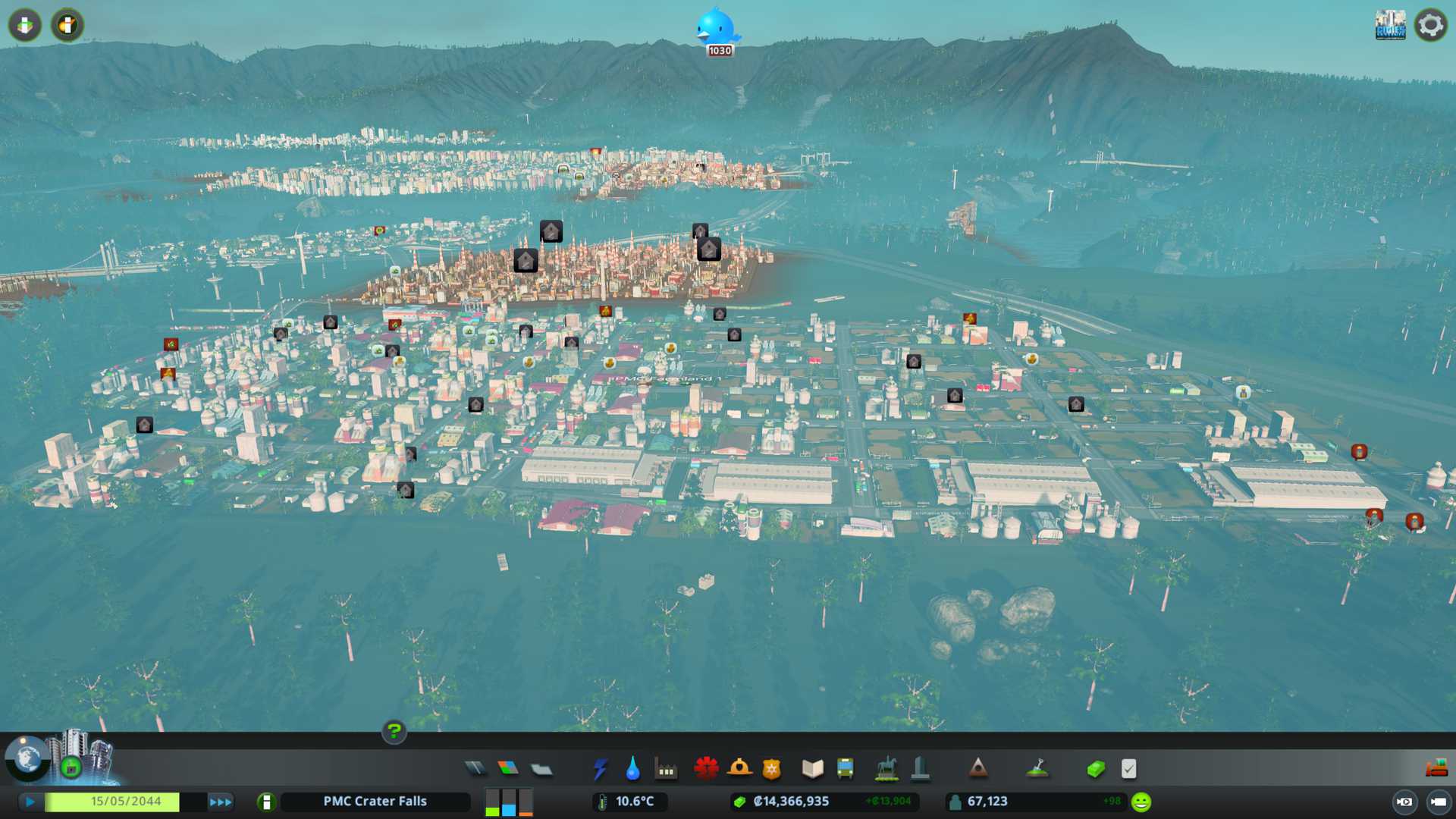Click the play/pause simulation button
Viewport: 1456px width, 819px height.
coord(30,802)
